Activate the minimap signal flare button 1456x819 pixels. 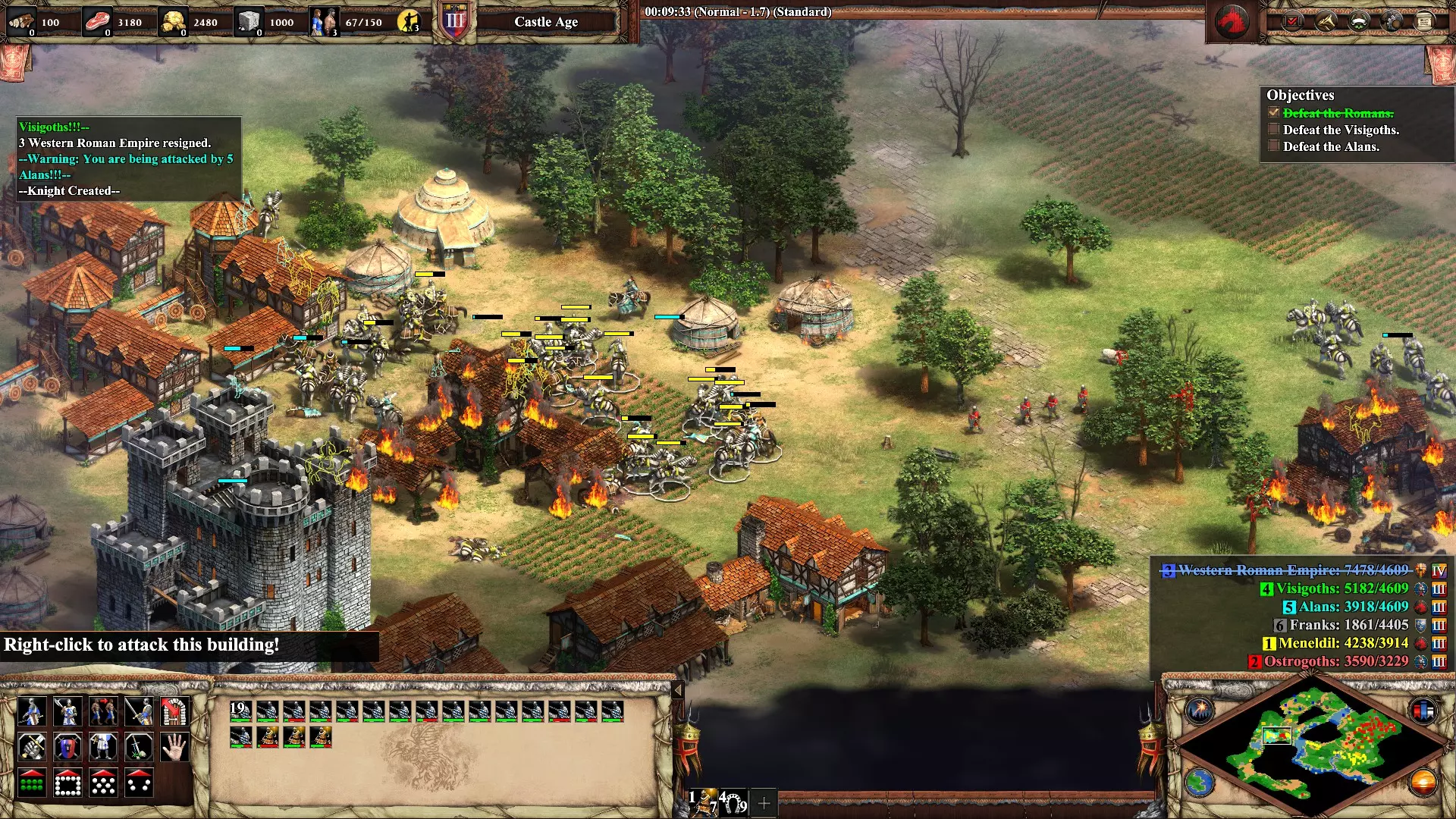(1200, 710)
